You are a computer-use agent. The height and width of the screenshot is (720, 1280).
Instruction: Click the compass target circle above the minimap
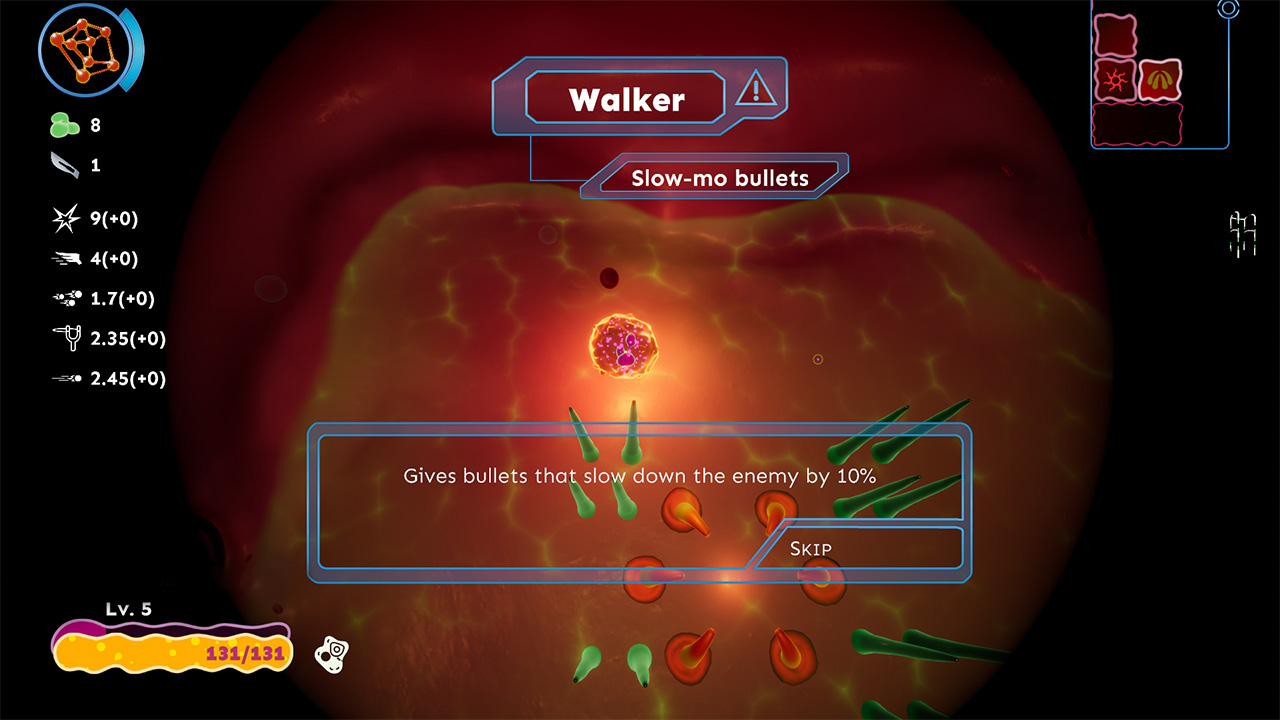pyautogui.click(x=1229, y=8)
